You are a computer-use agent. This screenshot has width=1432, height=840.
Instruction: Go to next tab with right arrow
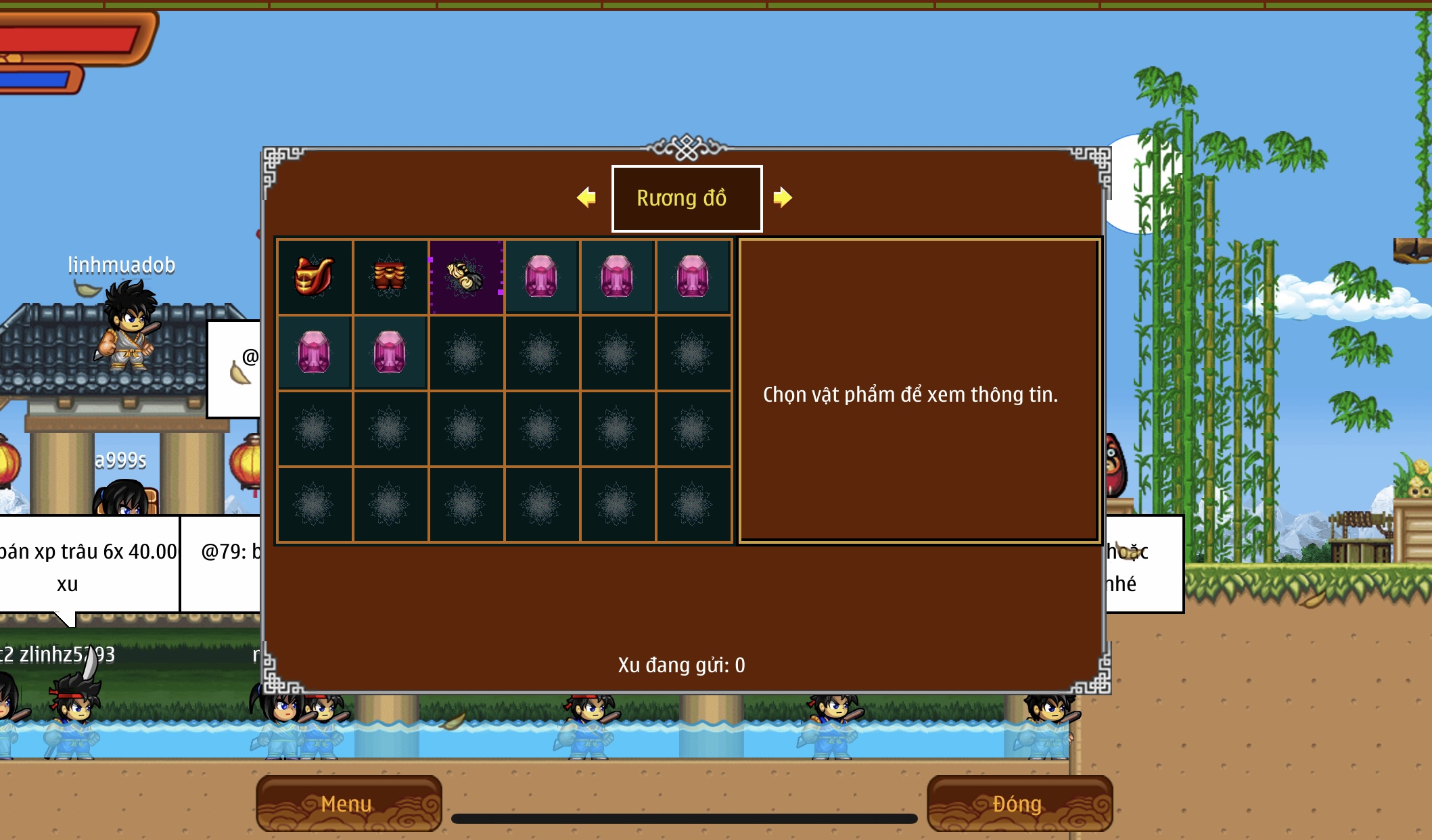[783, 197]
